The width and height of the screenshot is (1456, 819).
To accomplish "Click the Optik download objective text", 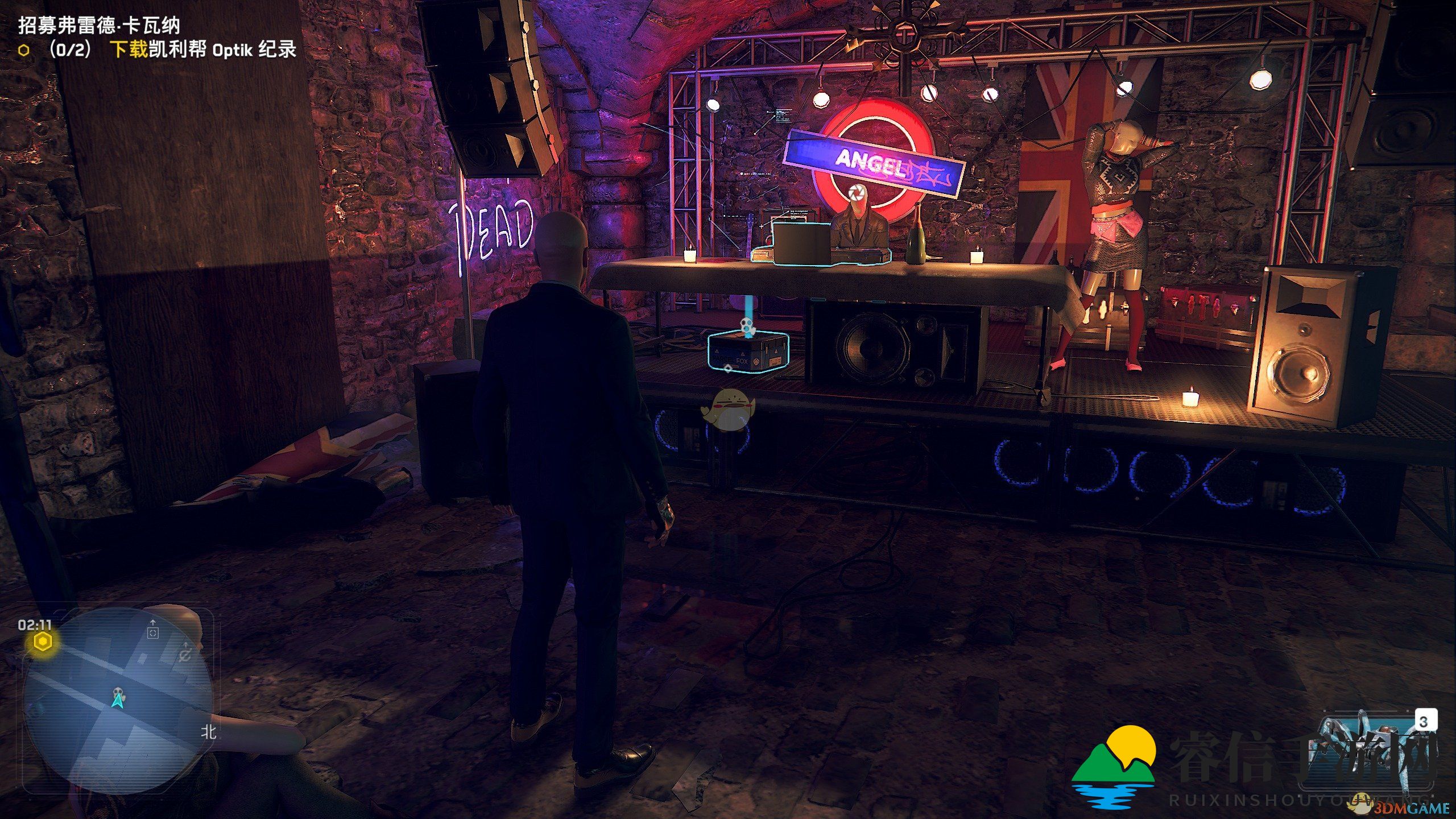I will coord(202,50).
